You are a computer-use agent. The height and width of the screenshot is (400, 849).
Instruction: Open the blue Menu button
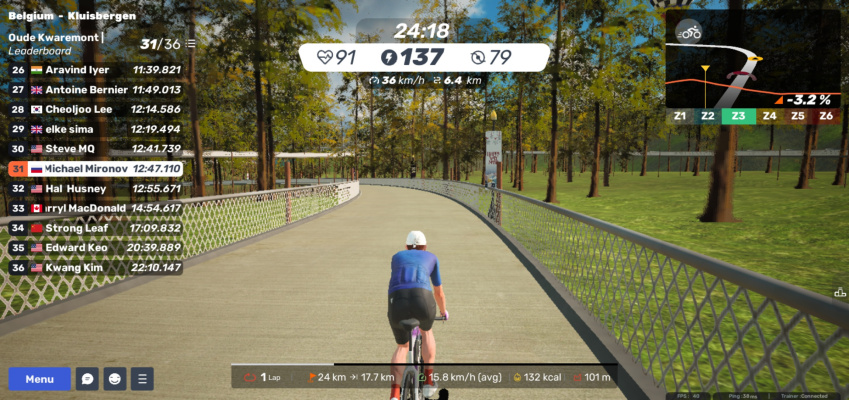40,379
